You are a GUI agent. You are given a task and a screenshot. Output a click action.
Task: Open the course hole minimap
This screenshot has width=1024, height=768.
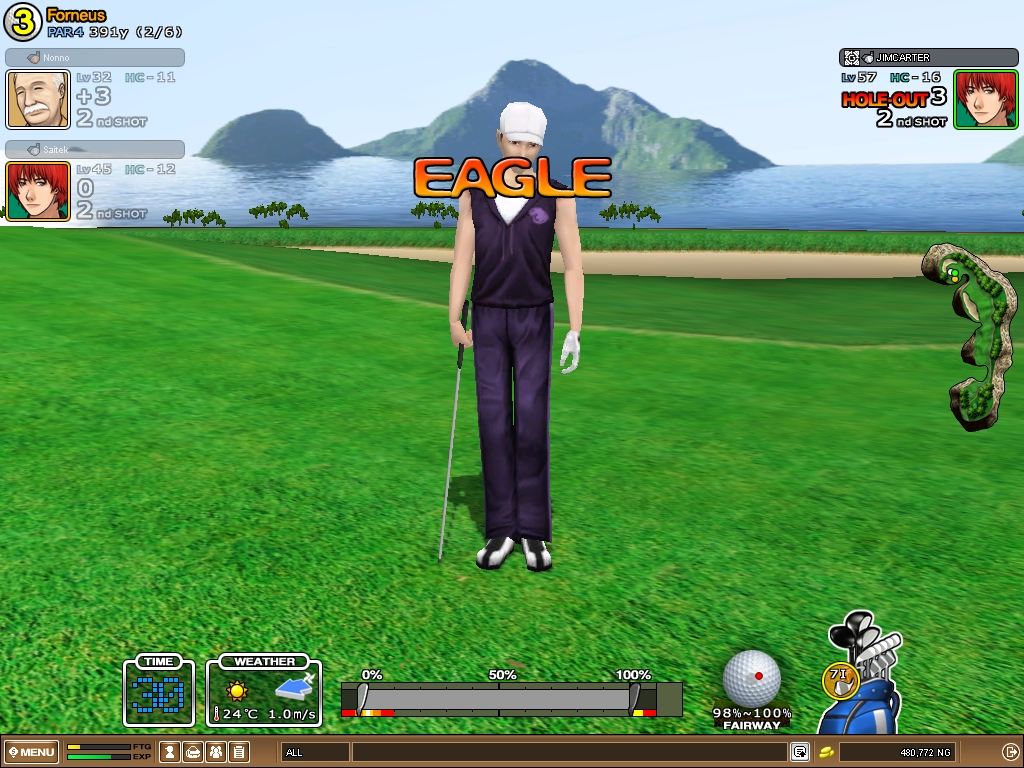pos(968,335)
